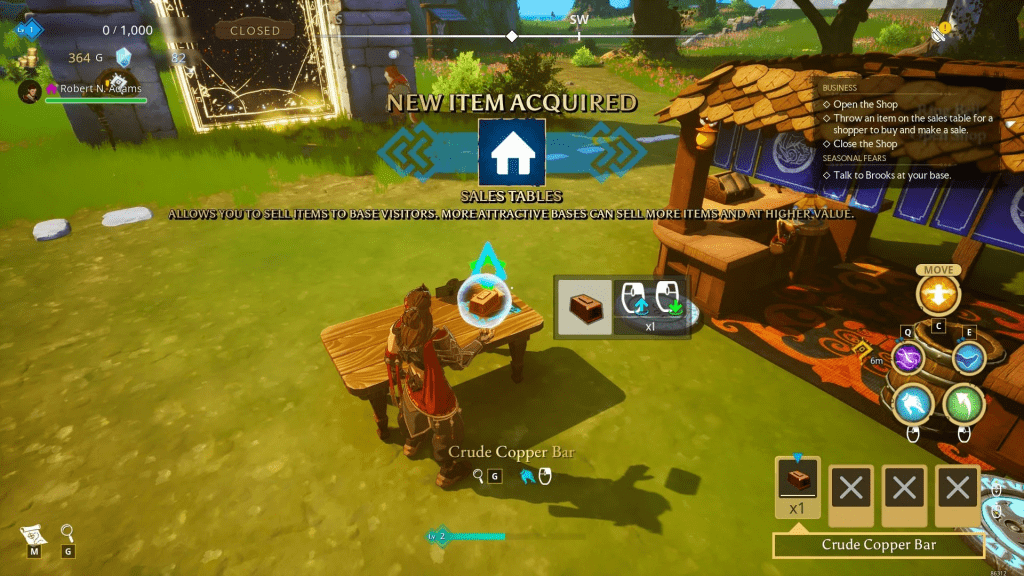Click the magnifying glass search icon
1024x576 pixels.
(67, 533)
